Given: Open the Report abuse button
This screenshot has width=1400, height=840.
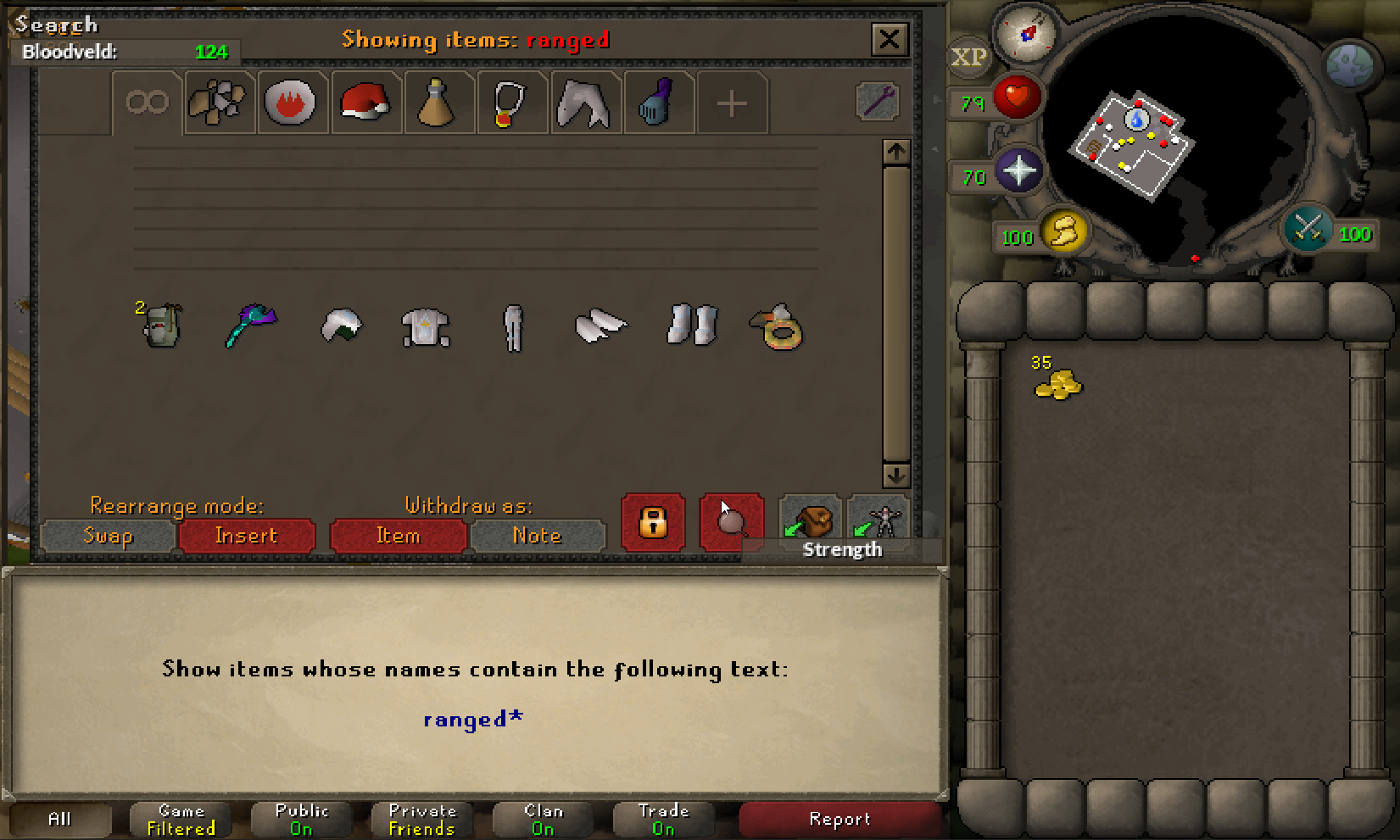Looking at the screenshot, I should pyautogui.click(x=839, y=819).
